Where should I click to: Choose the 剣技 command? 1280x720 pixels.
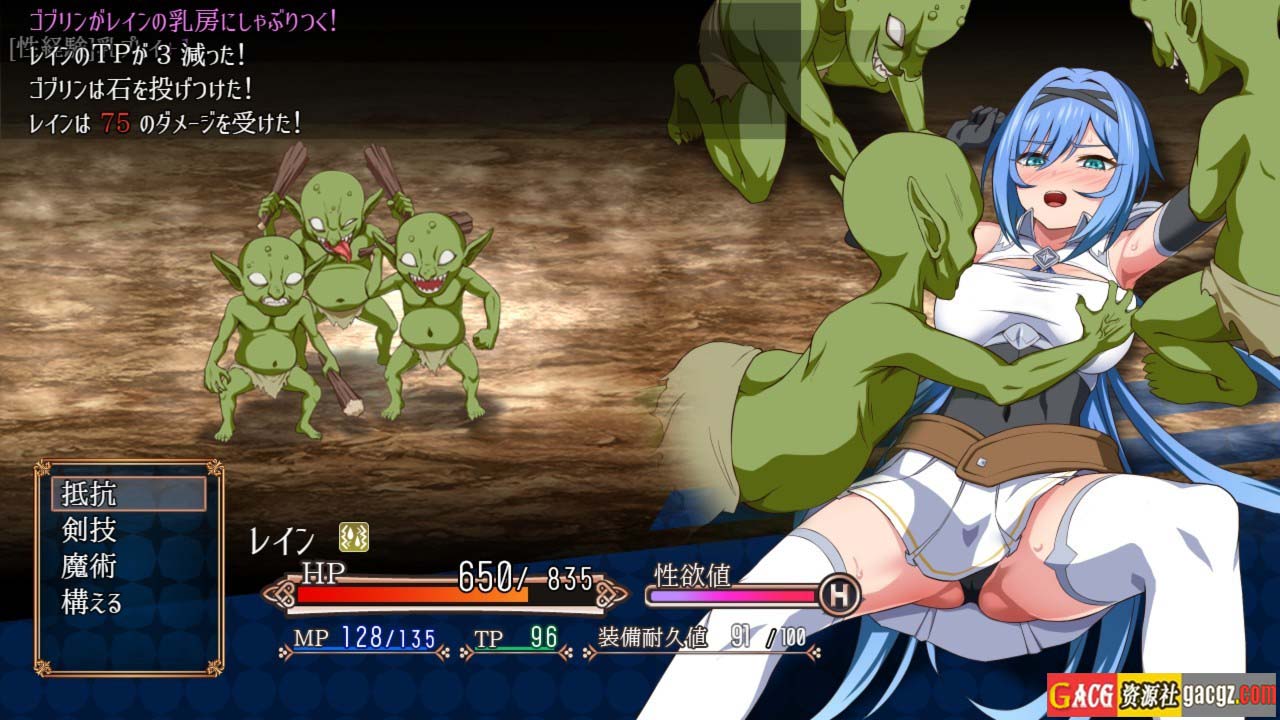(x=89, y=531)
